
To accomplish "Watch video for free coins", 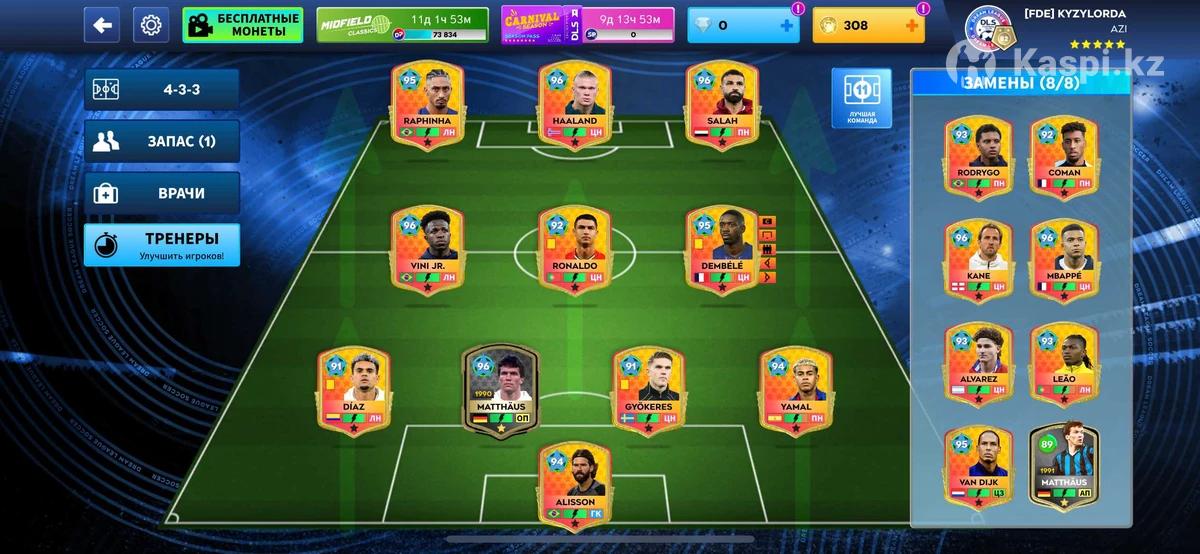I will coord(242,25).
